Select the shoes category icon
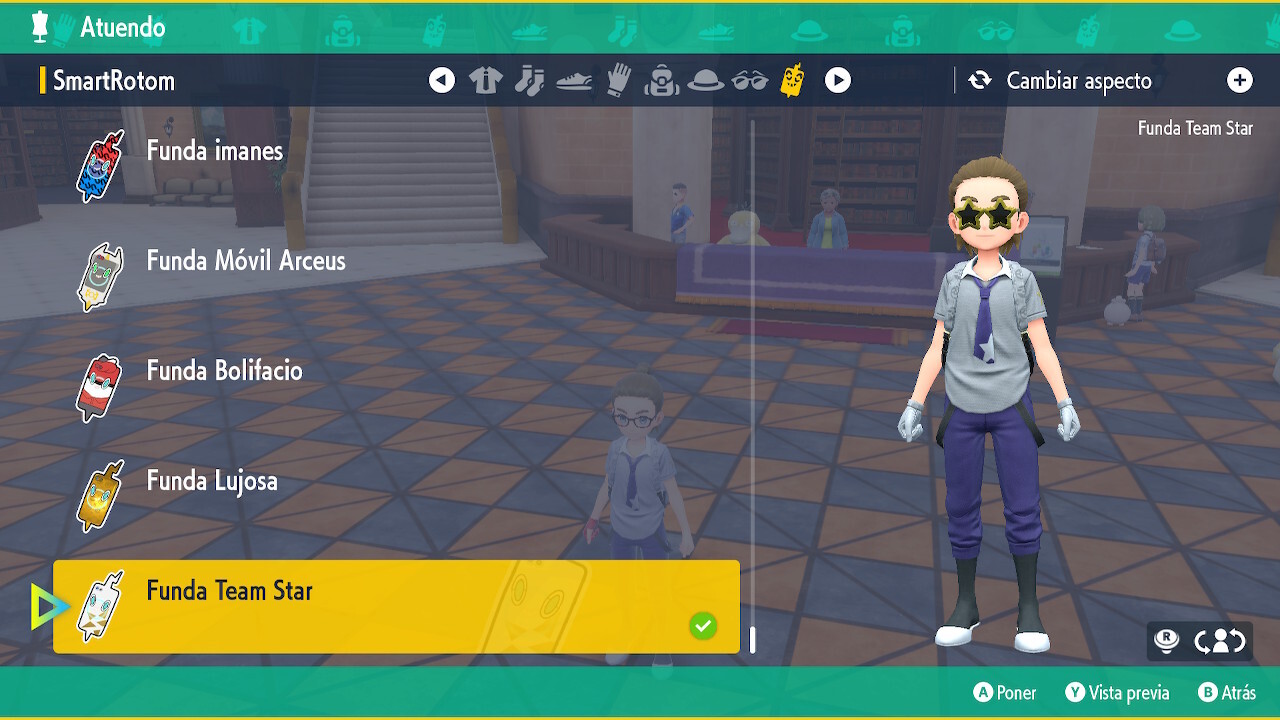This screenshot has height=720, width=1280. pos(574,80)
